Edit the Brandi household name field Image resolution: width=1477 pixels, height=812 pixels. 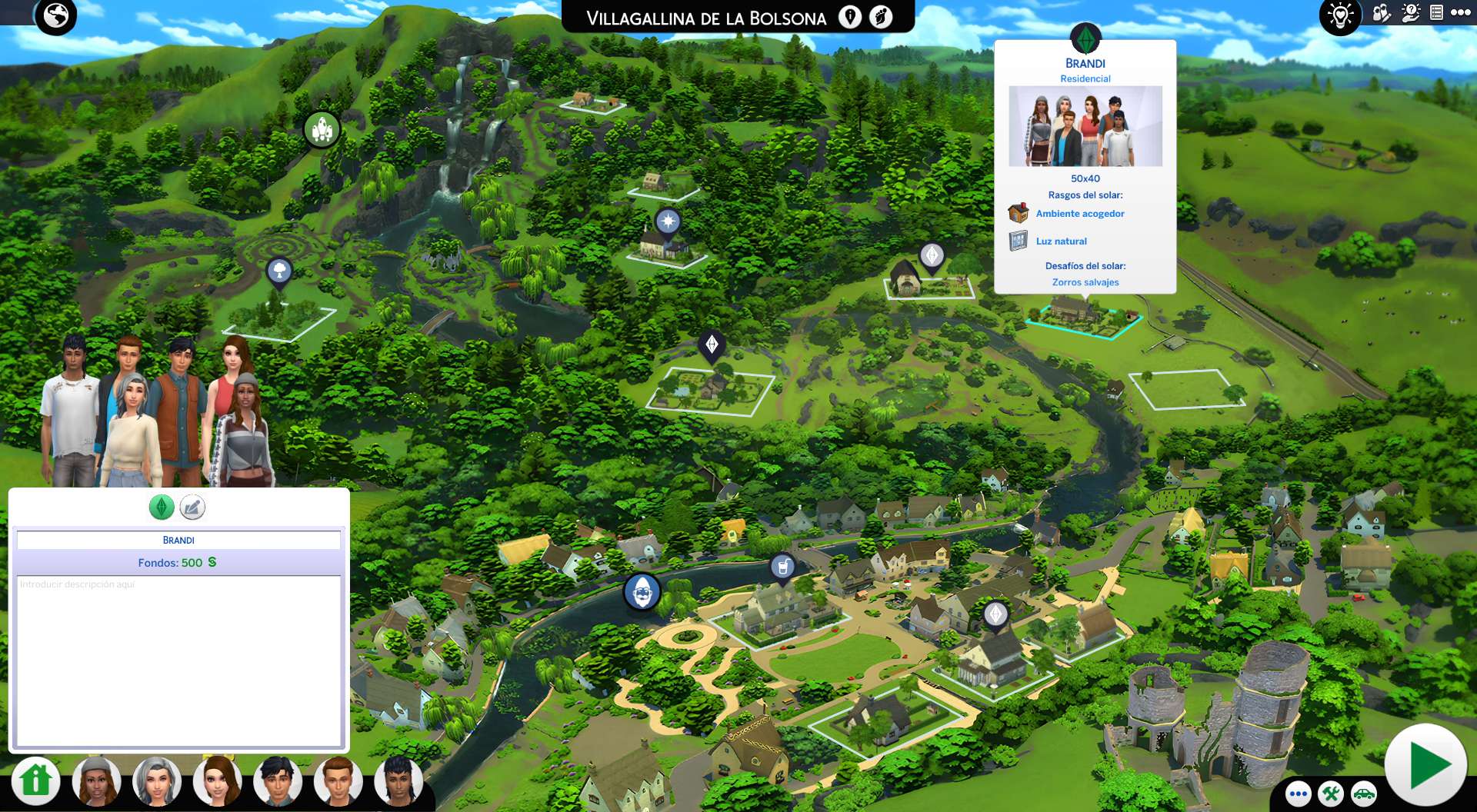coord(178,540)
